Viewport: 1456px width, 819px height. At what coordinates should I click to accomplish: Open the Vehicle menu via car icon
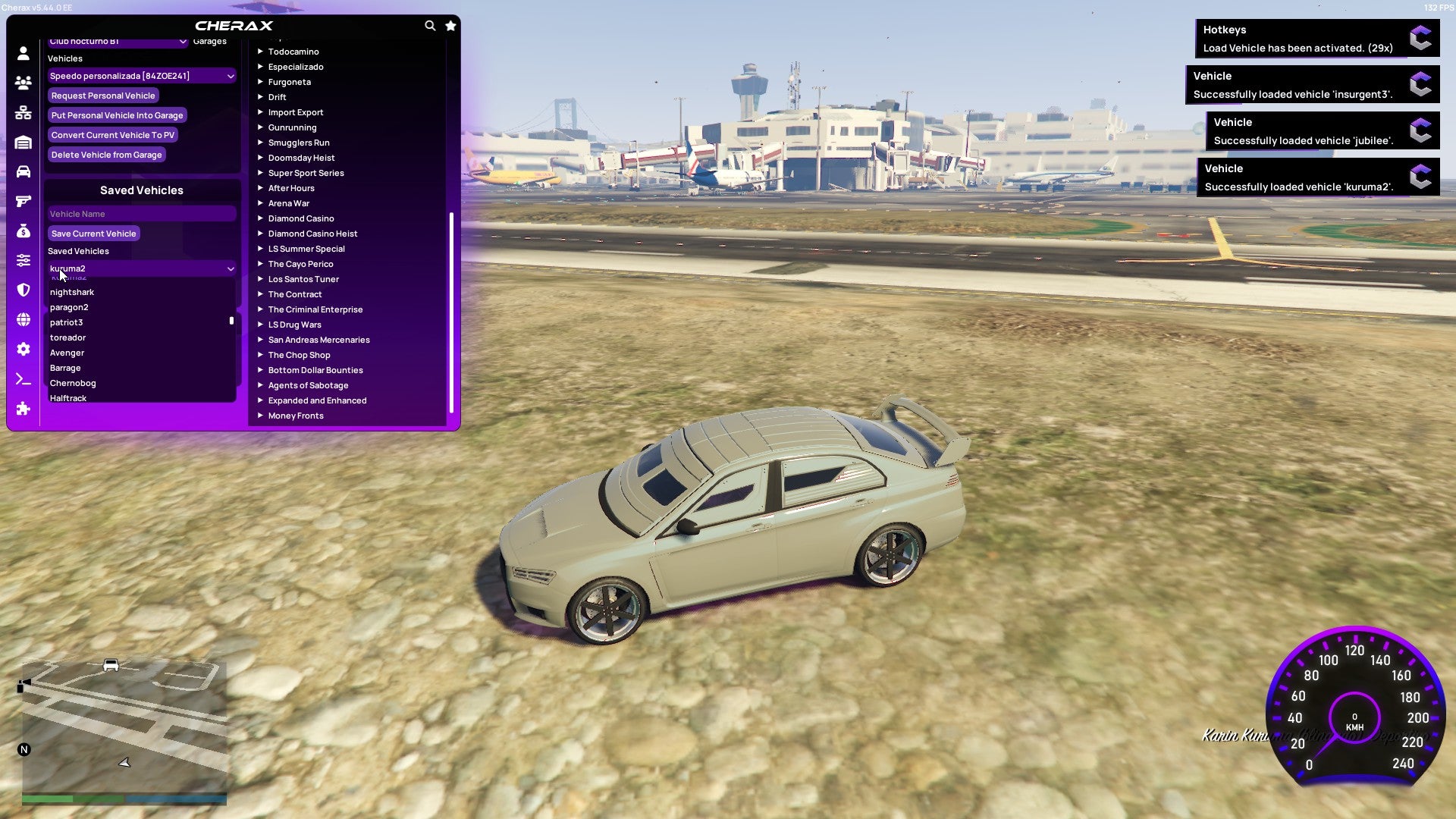point(23,173)
